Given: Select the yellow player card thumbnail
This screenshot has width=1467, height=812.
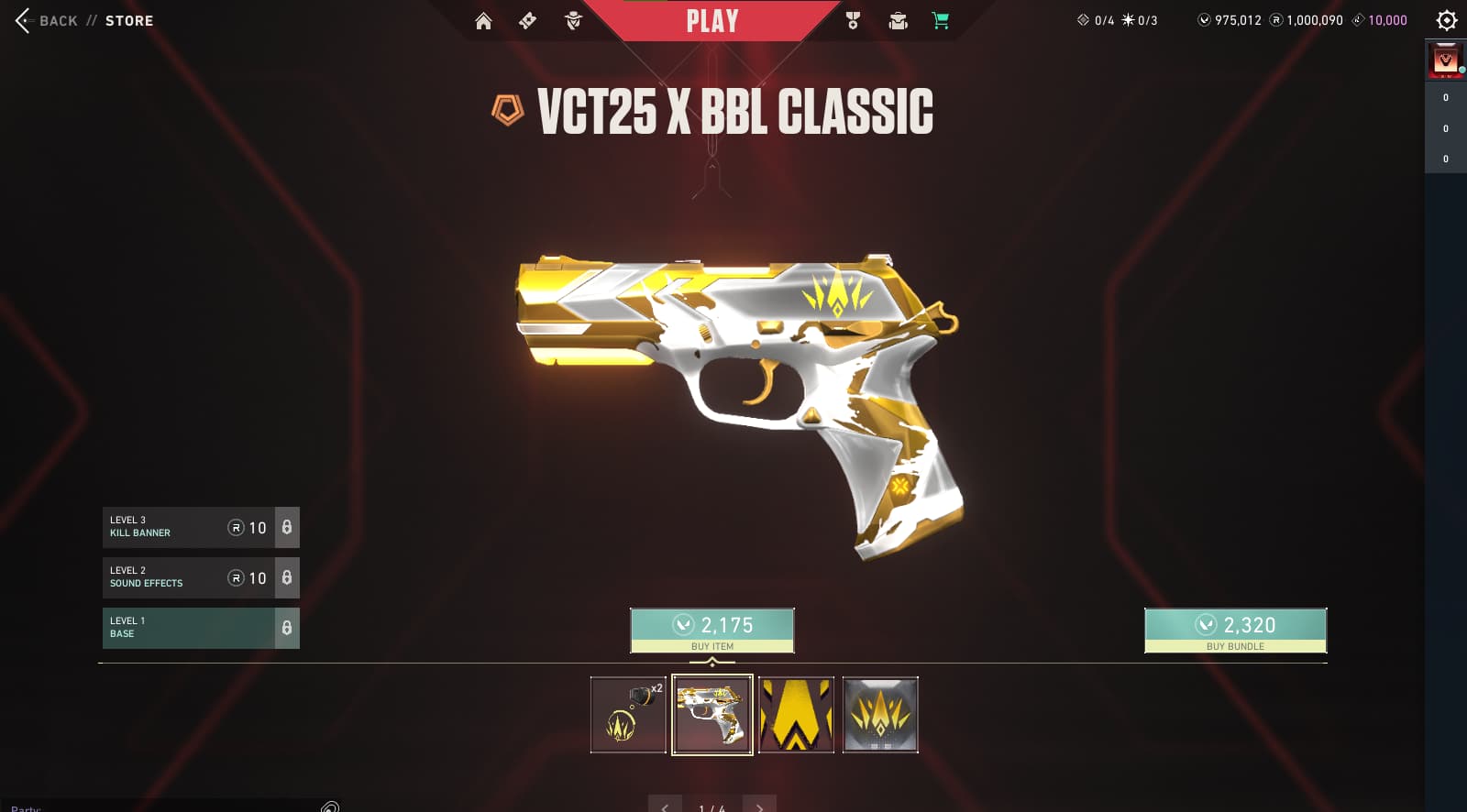Looking at the screenshot, I should point(796,715).
